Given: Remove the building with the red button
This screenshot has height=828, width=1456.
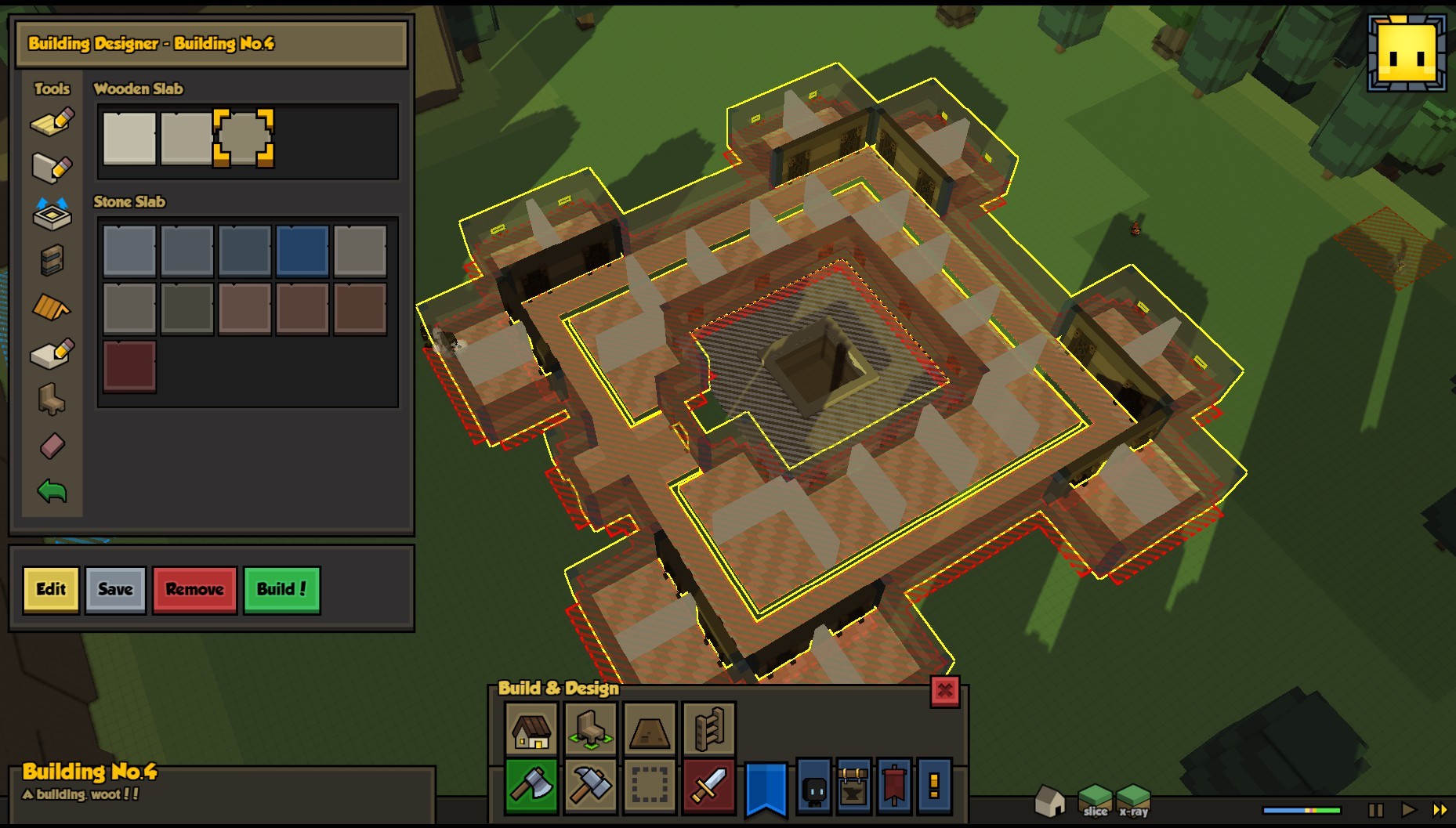Looking at the screenshot, I should click(194, 590).
